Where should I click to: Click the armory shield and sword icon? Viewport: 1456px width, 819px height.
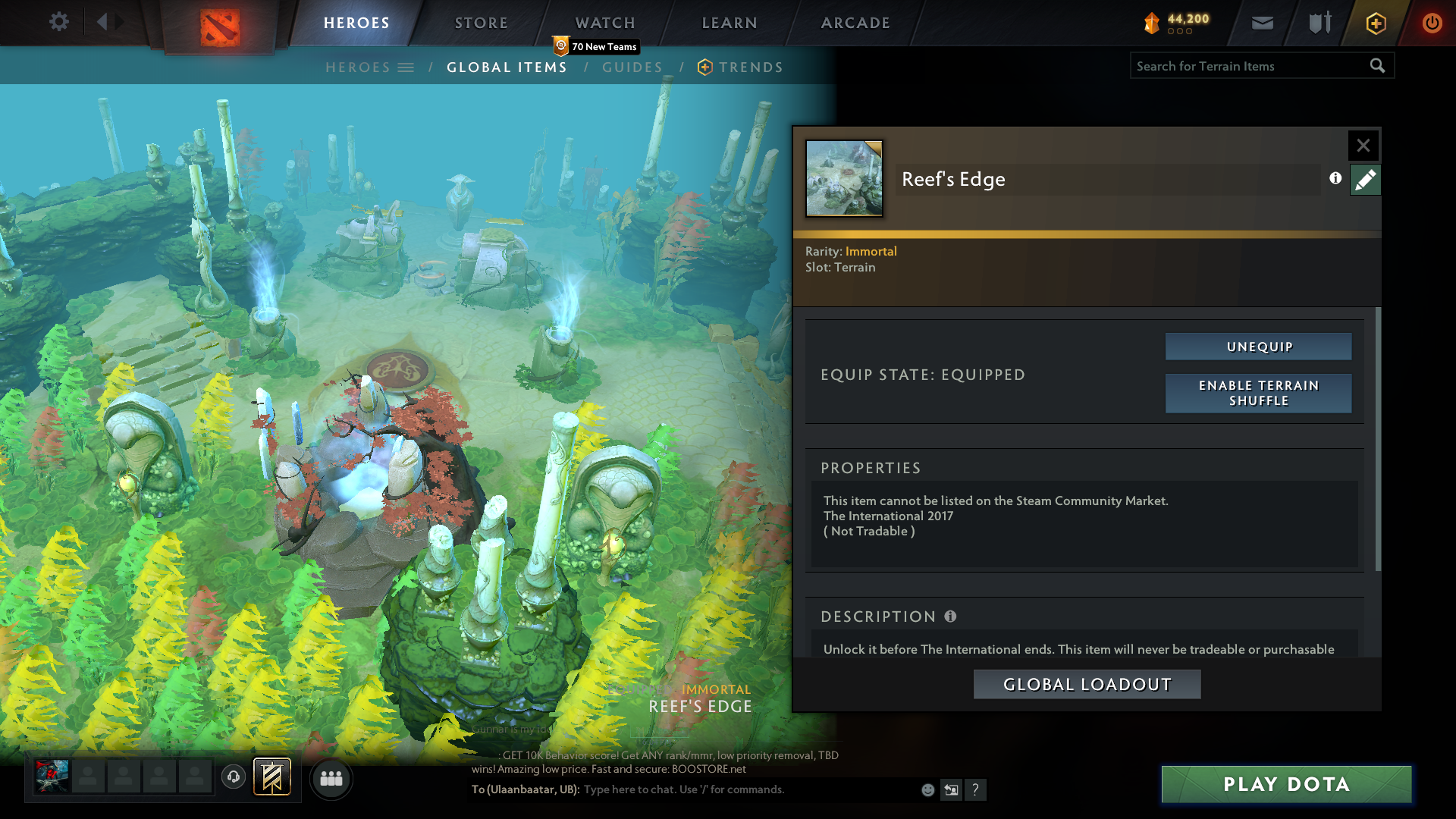1318,23
